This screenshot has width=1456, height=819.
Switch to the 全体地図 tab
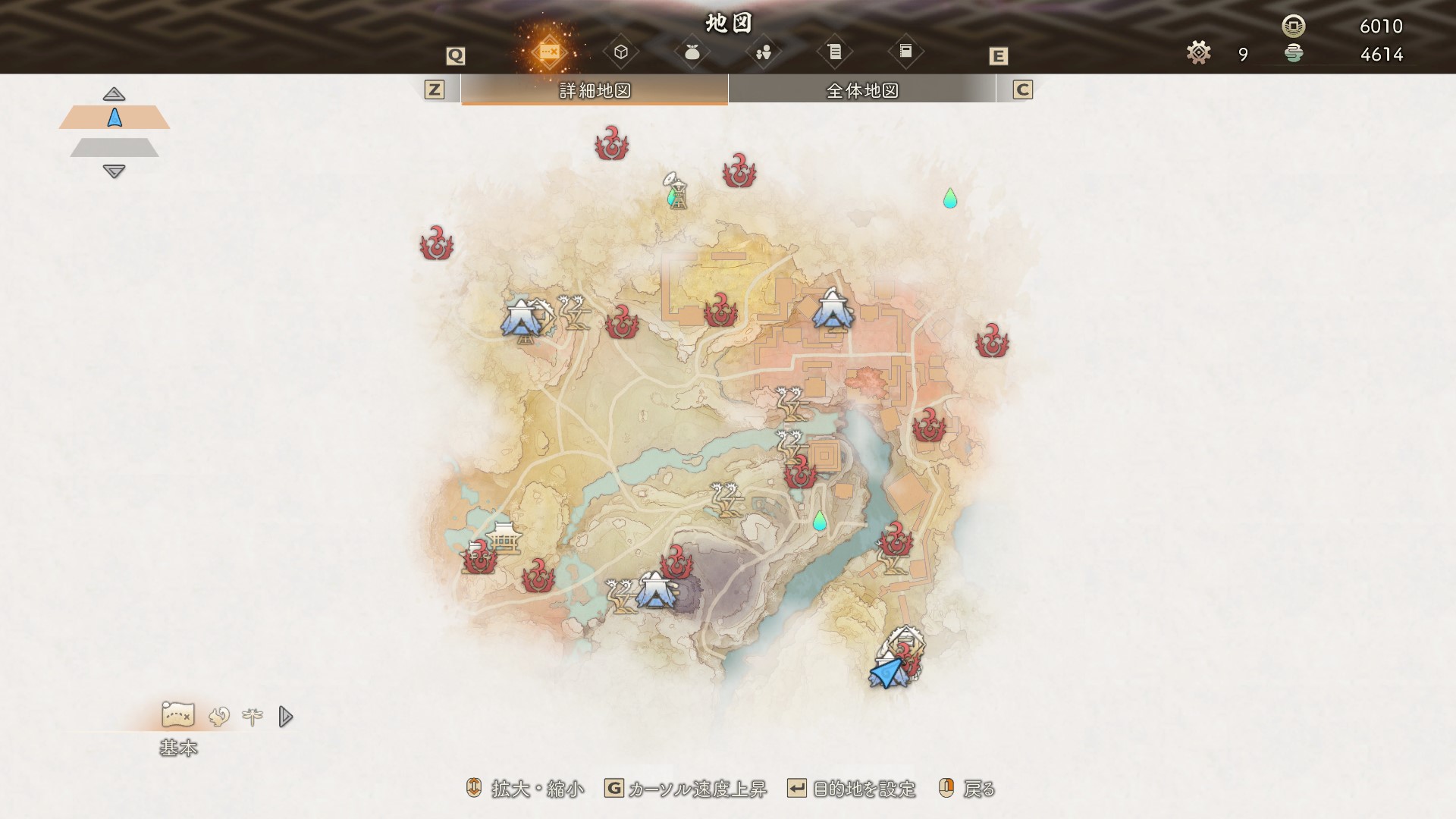(861, 90)
